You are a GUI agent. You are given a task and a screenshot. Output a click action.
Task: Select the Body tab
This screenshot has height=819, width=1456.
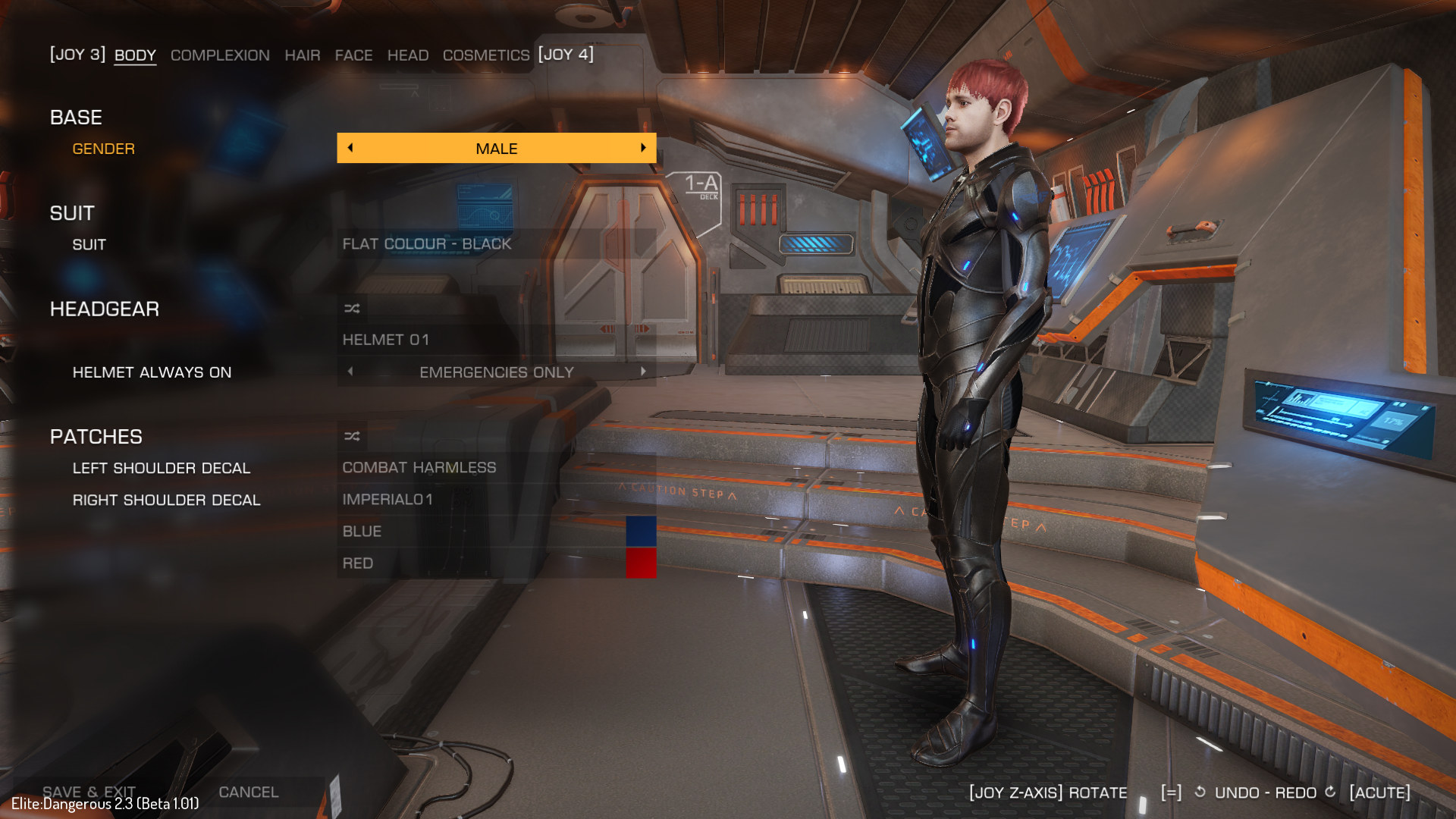coord(135,55)
